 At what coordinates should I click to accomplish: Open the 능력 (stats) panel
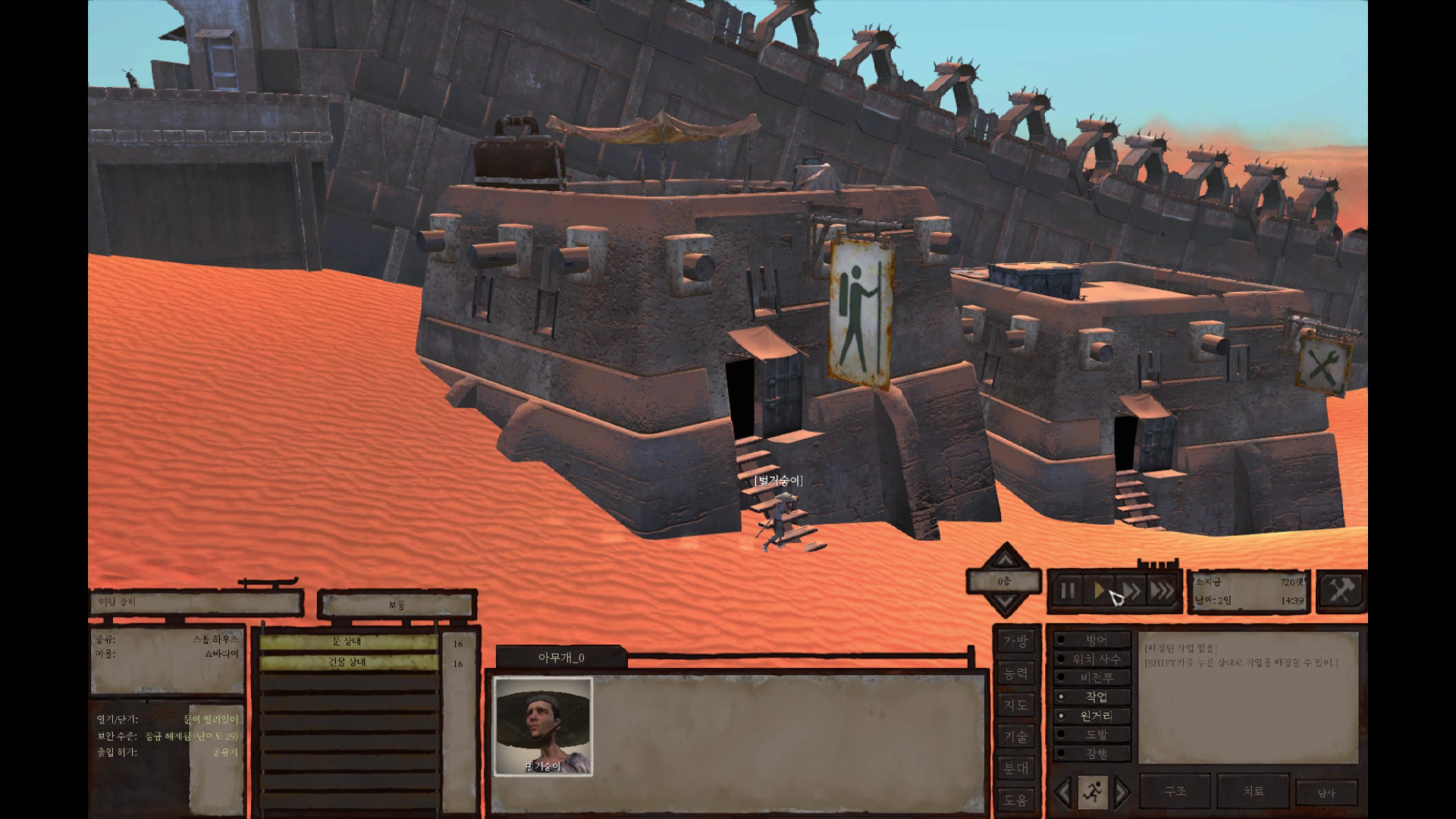click(1015, 673)
